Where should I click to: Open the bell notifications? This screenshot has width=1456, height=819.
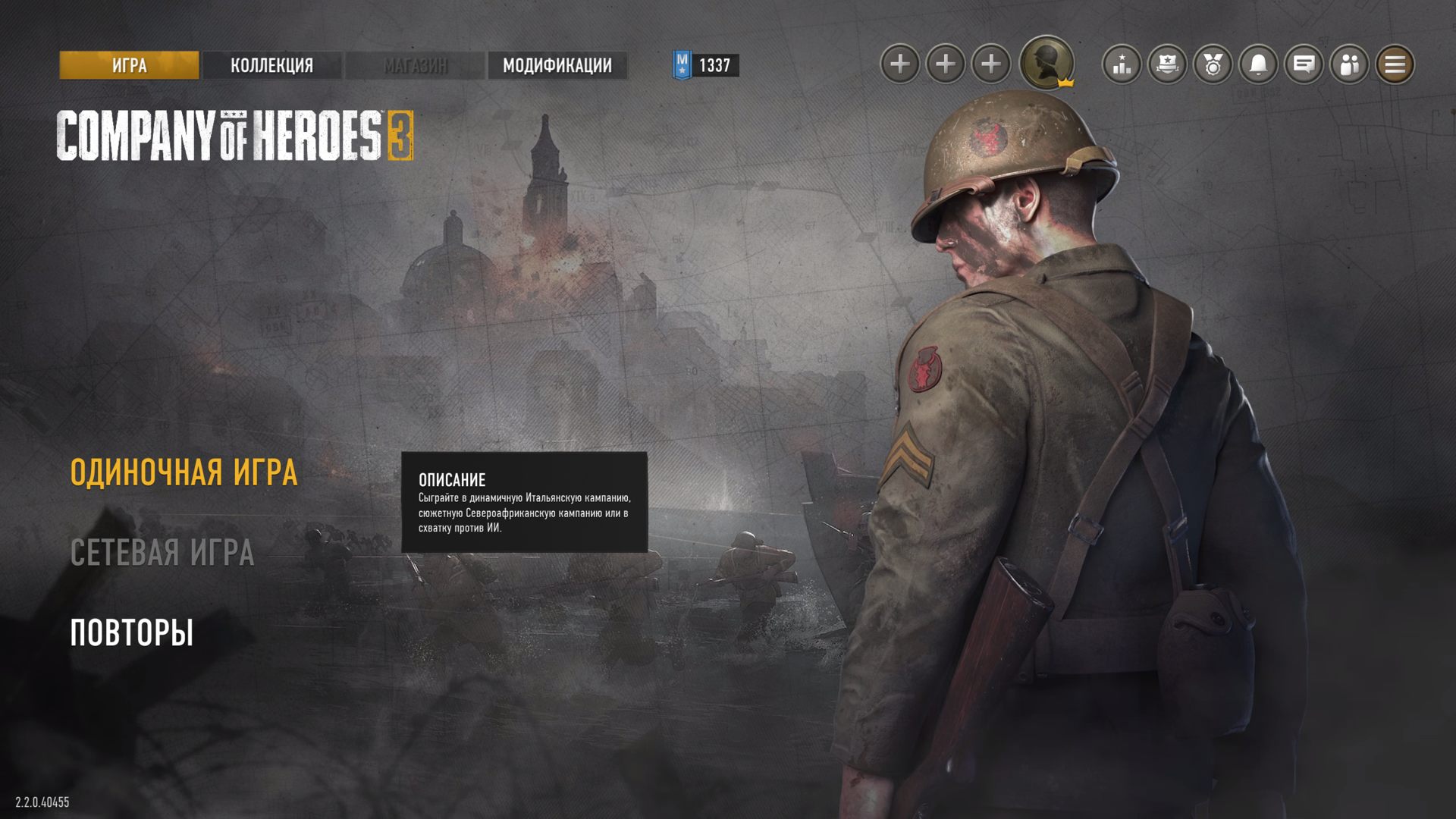click(x=1258, y=64)
